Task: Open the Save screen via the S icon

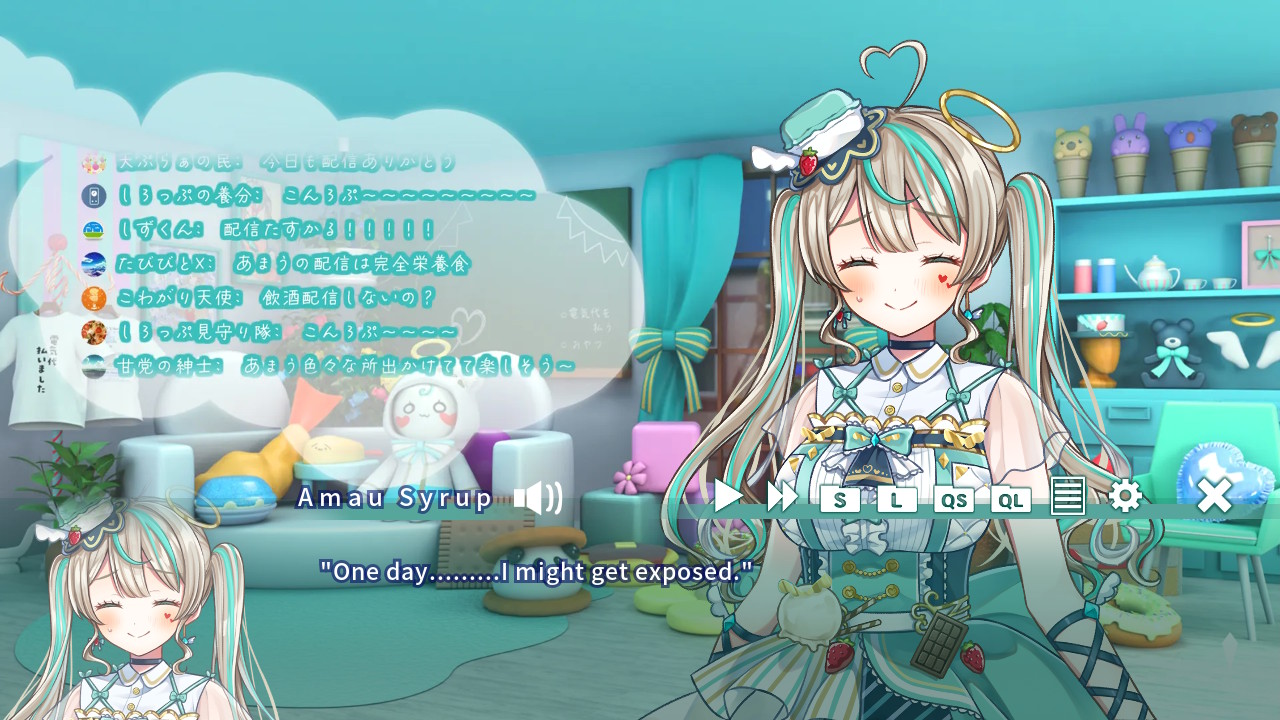Action: [841, 499]
